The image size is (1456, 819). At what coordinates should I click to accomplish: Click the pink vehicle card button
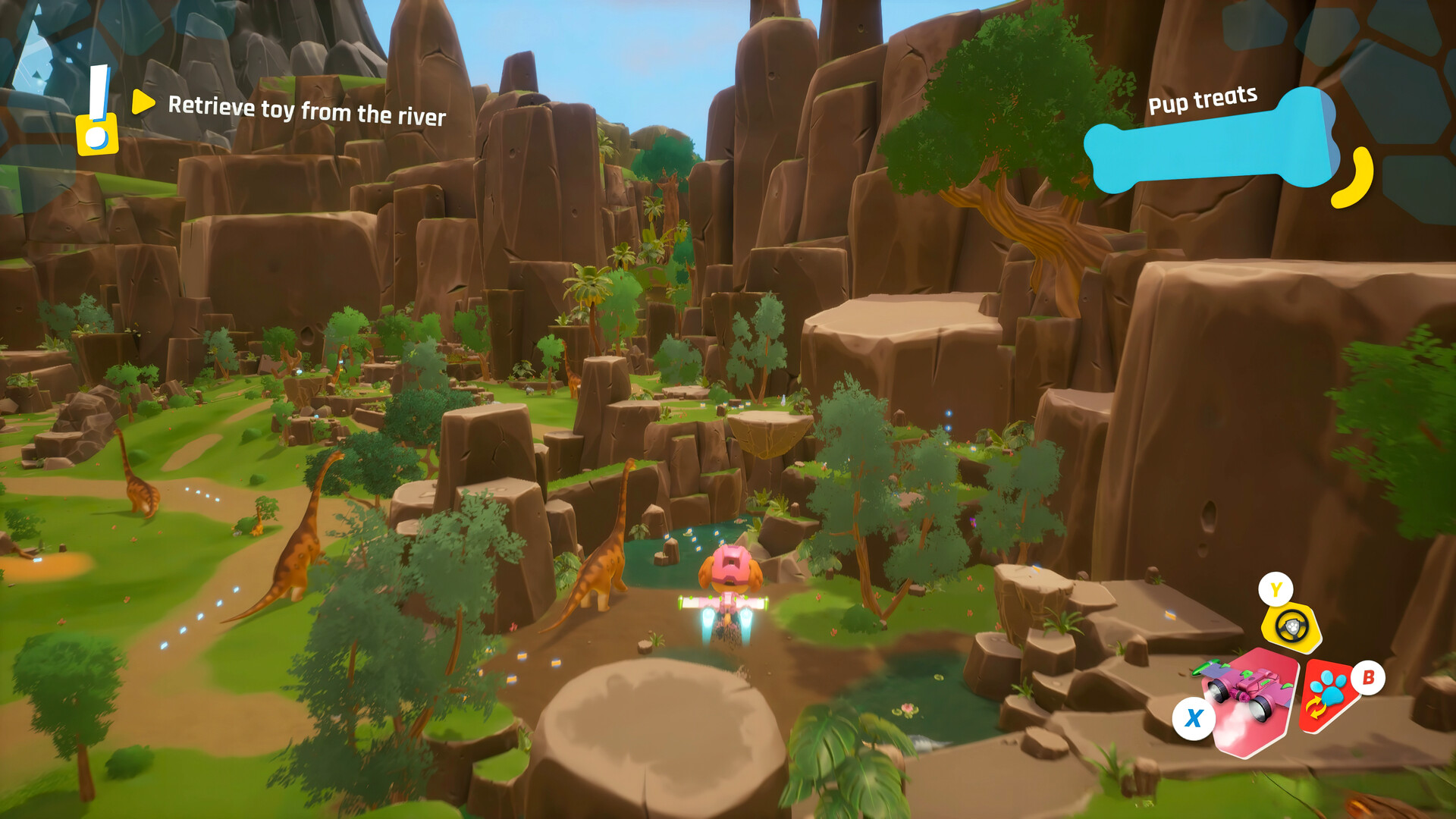pos(1251,701)
